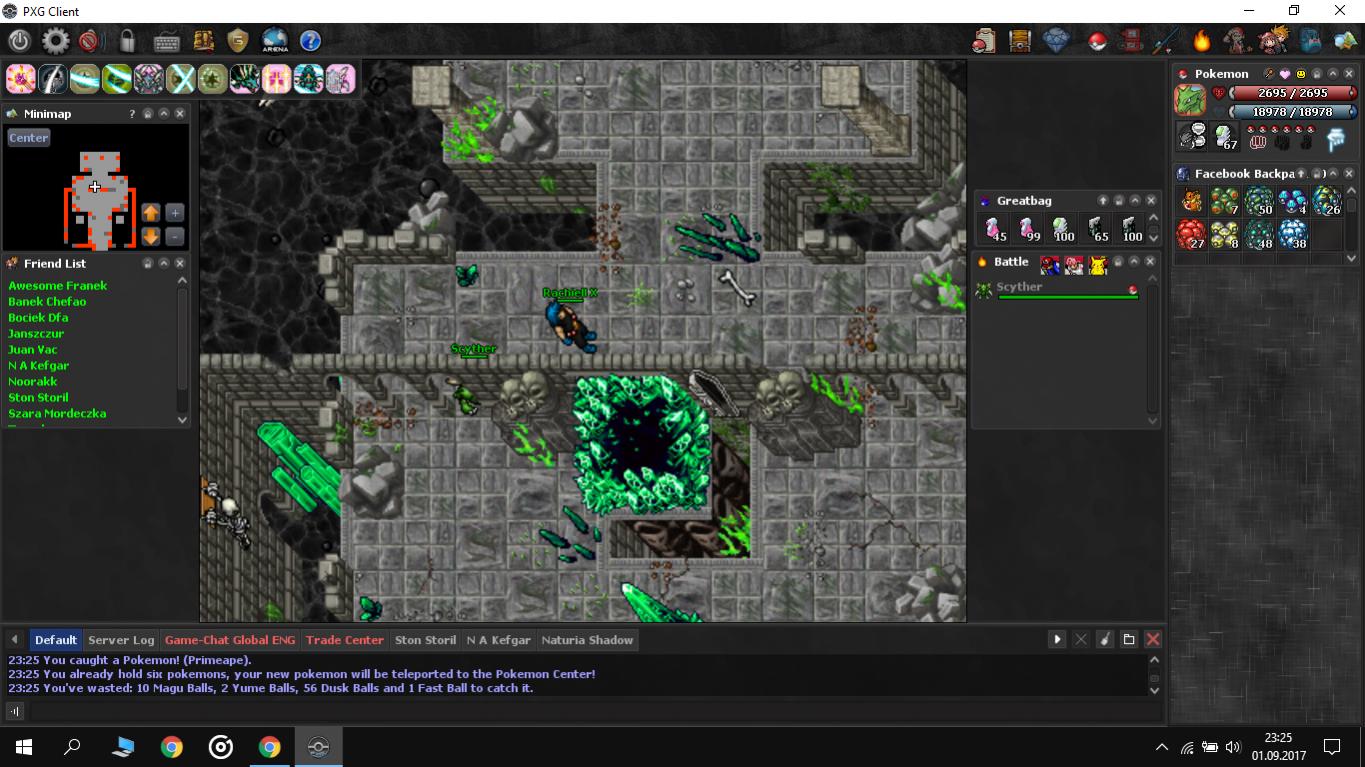The width and height of the screenshot is (1365, 767).
Task: Center the minimap view
Action: 28,138
